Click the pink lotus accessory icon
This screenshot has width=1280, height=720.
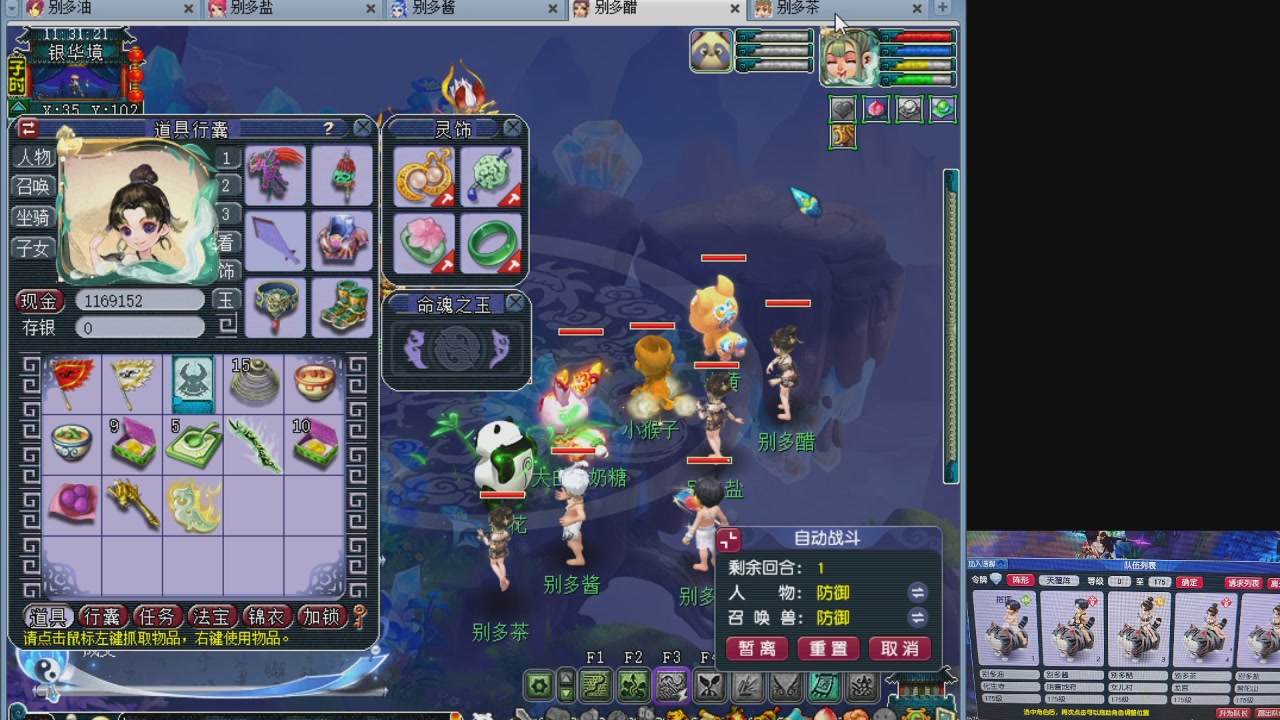click(x=424, y=240)
